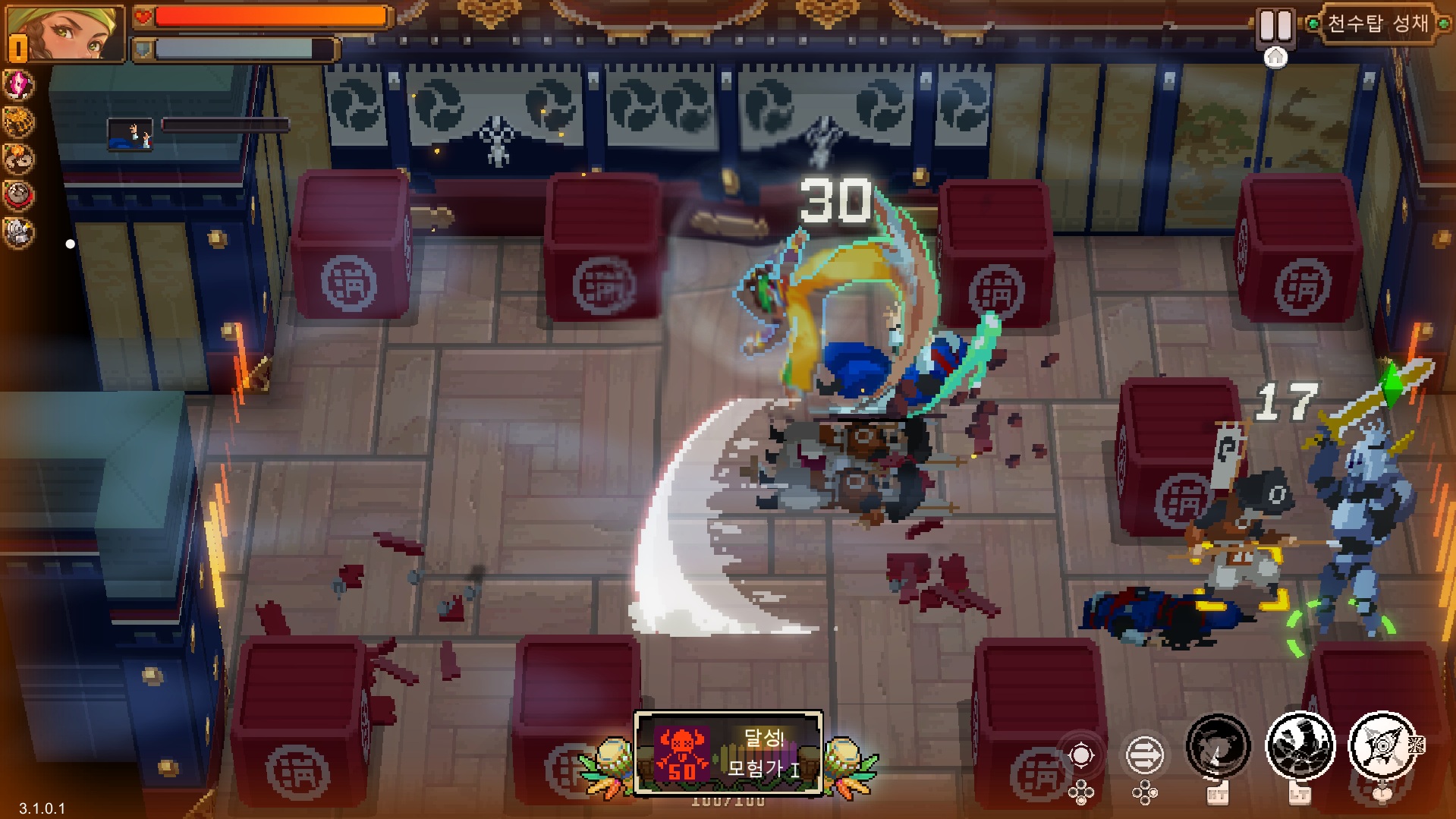Tap the triple-arrow dash button

1144,755
